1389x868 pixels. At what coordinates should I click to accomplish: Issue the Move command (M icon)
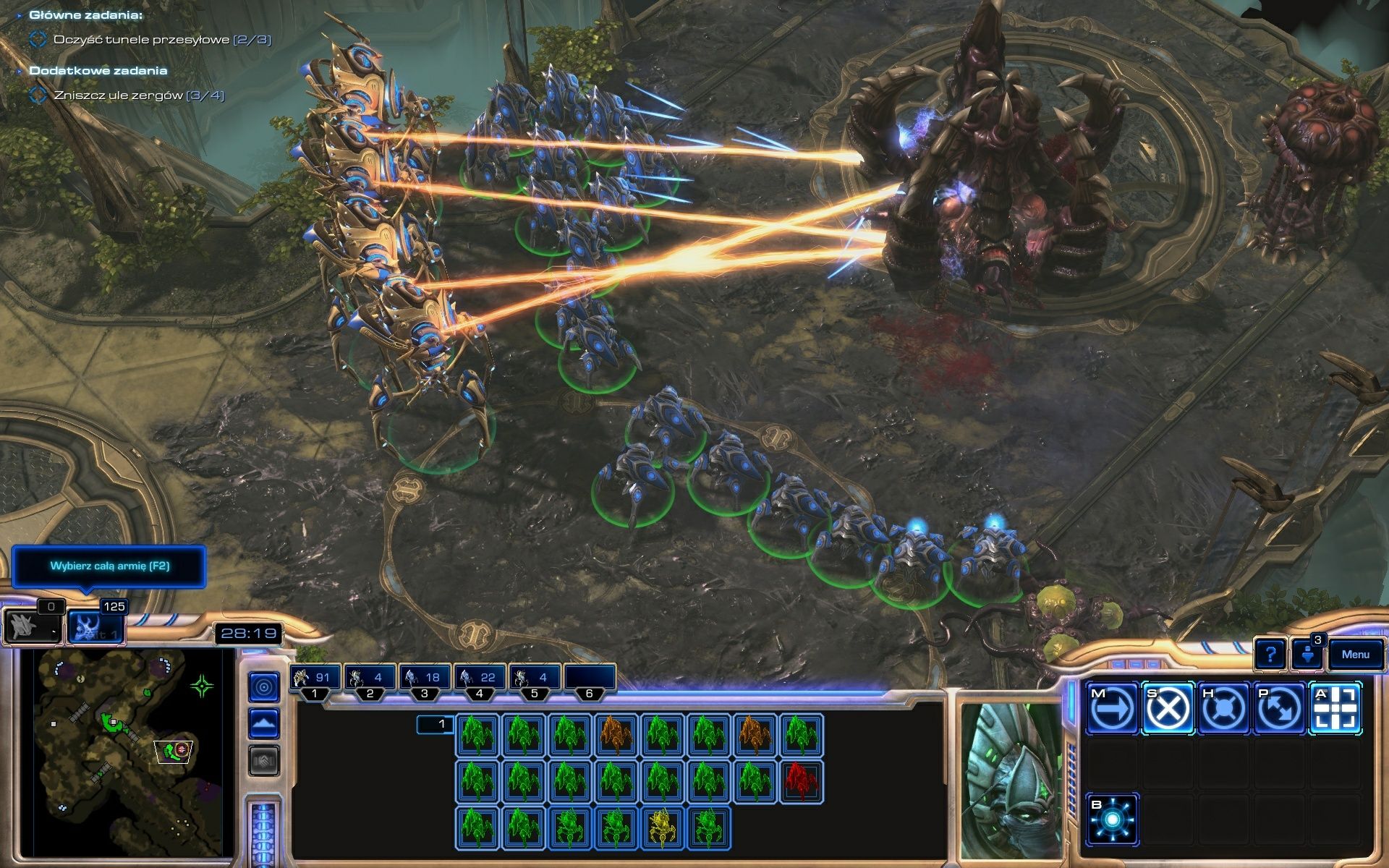point(1112,709)
